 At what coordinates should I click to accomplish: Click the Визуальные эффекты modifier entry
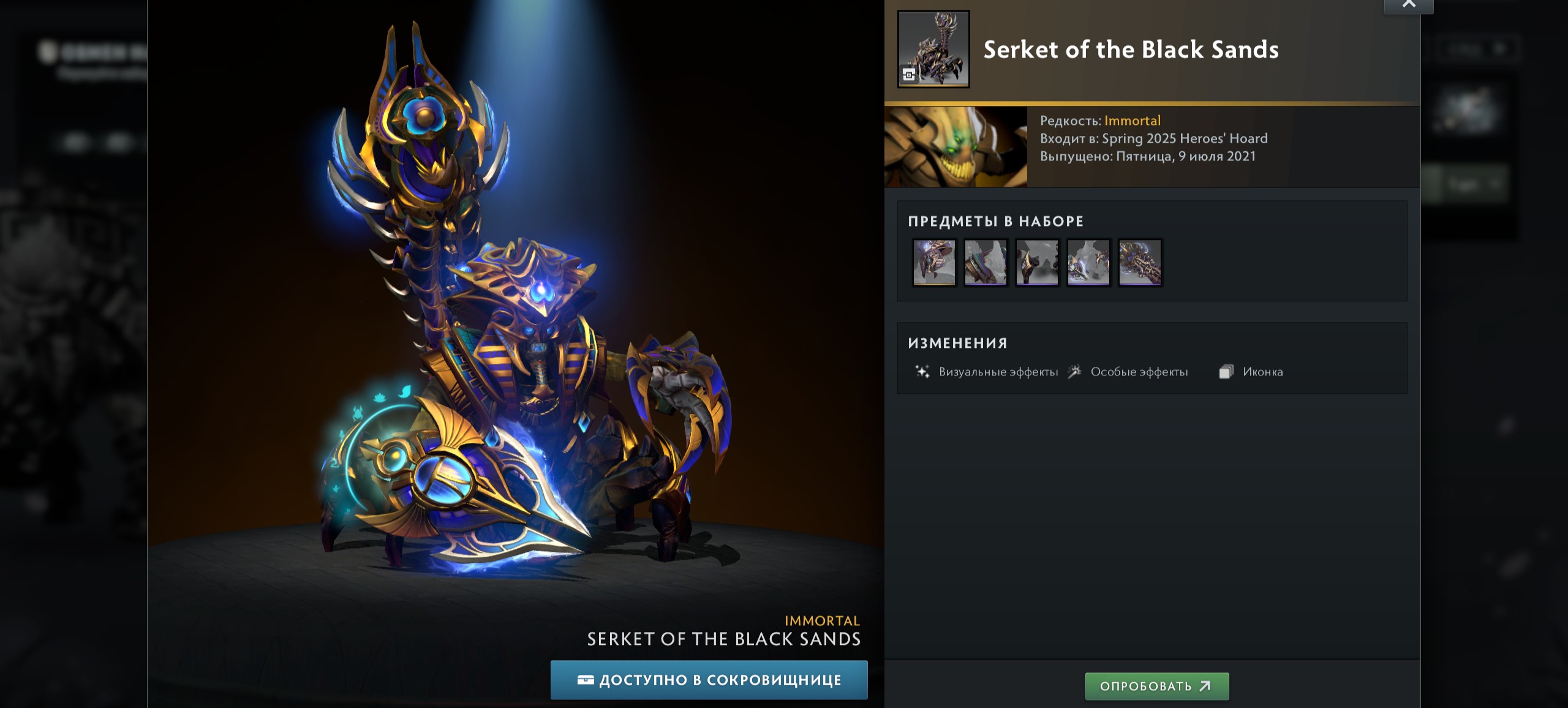(x=998, y=372)
